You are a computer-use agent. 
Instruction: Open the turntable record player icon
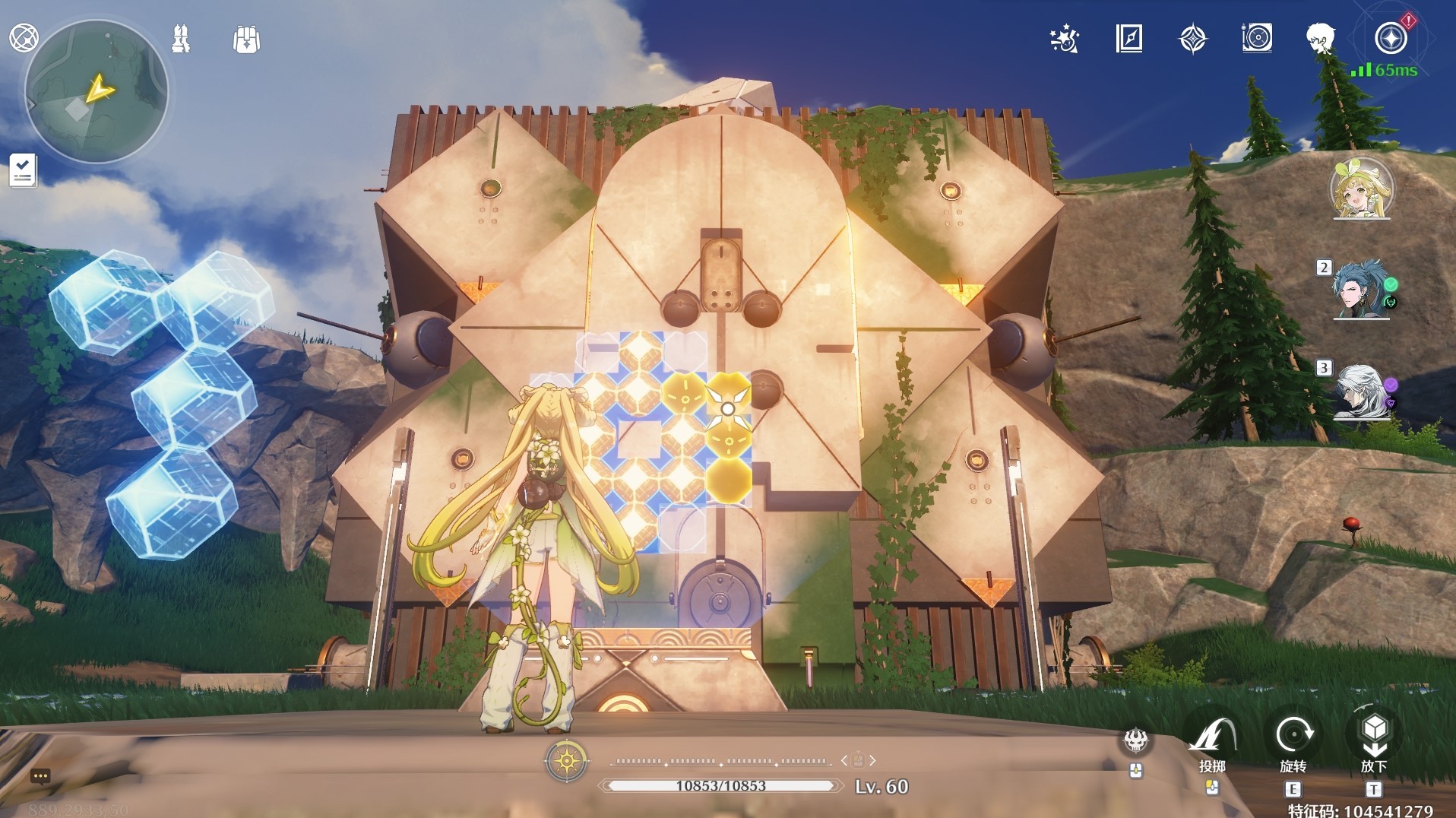(1257, 38)
